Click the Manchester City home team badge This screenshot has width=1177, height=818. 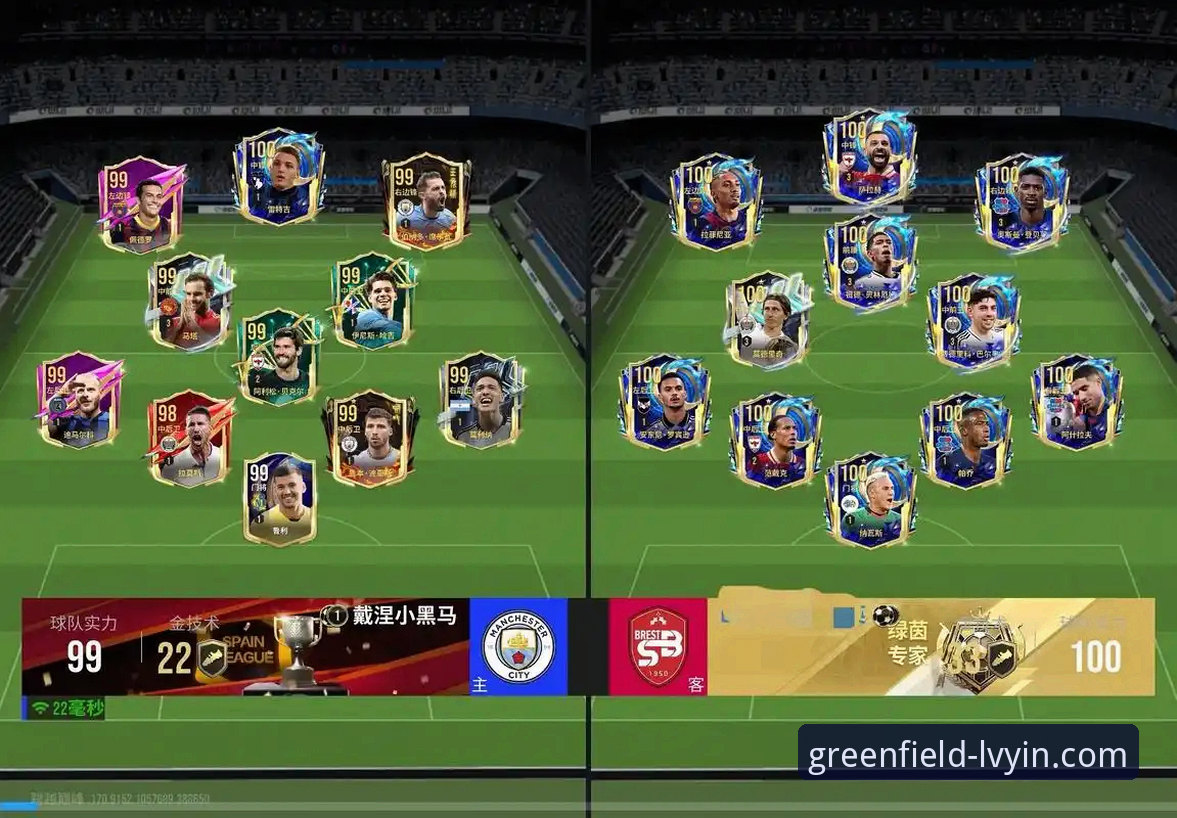(517, 647)
